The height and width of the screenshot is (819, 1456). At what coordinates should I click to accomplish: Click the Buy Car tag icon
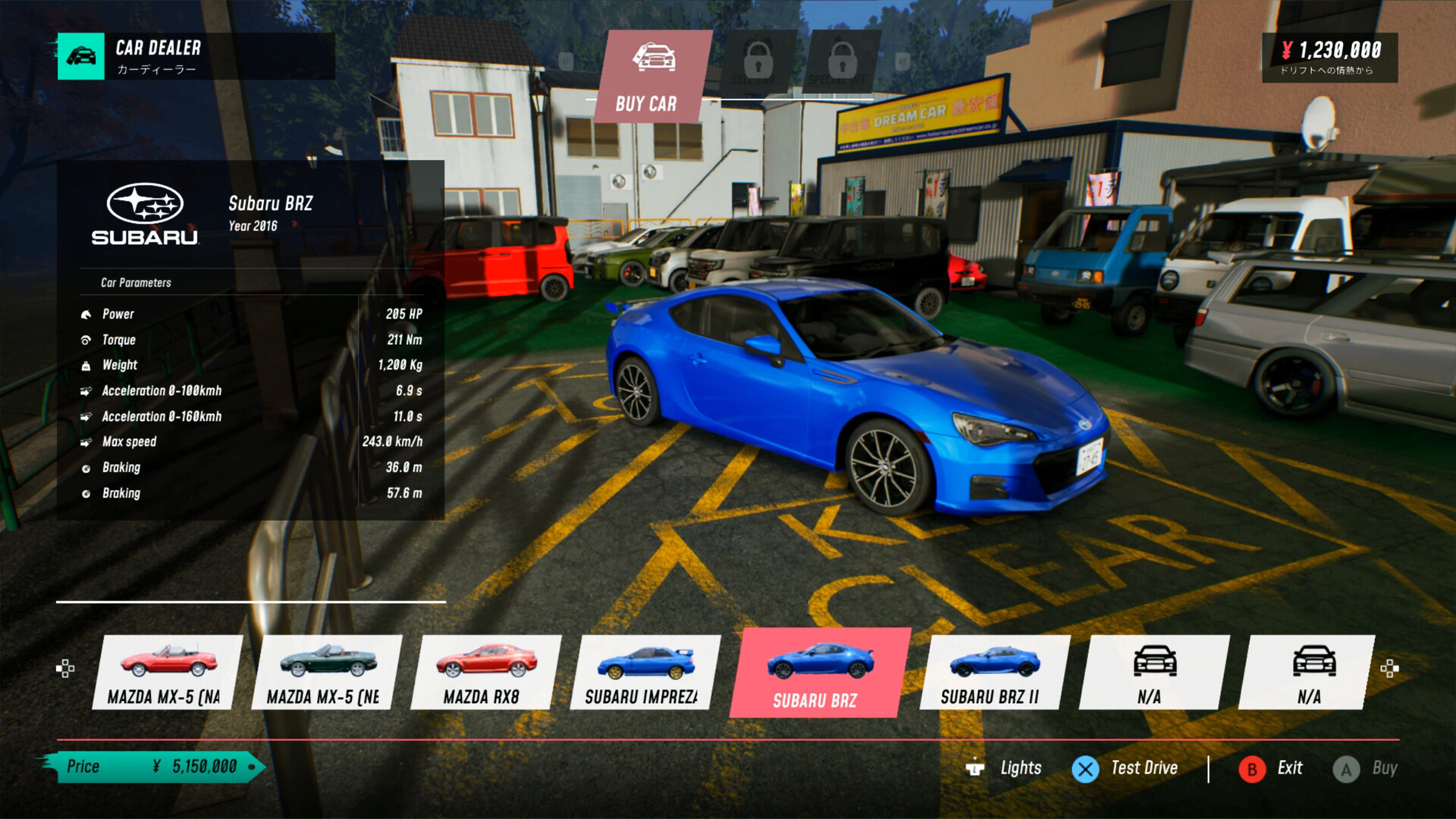655,57
